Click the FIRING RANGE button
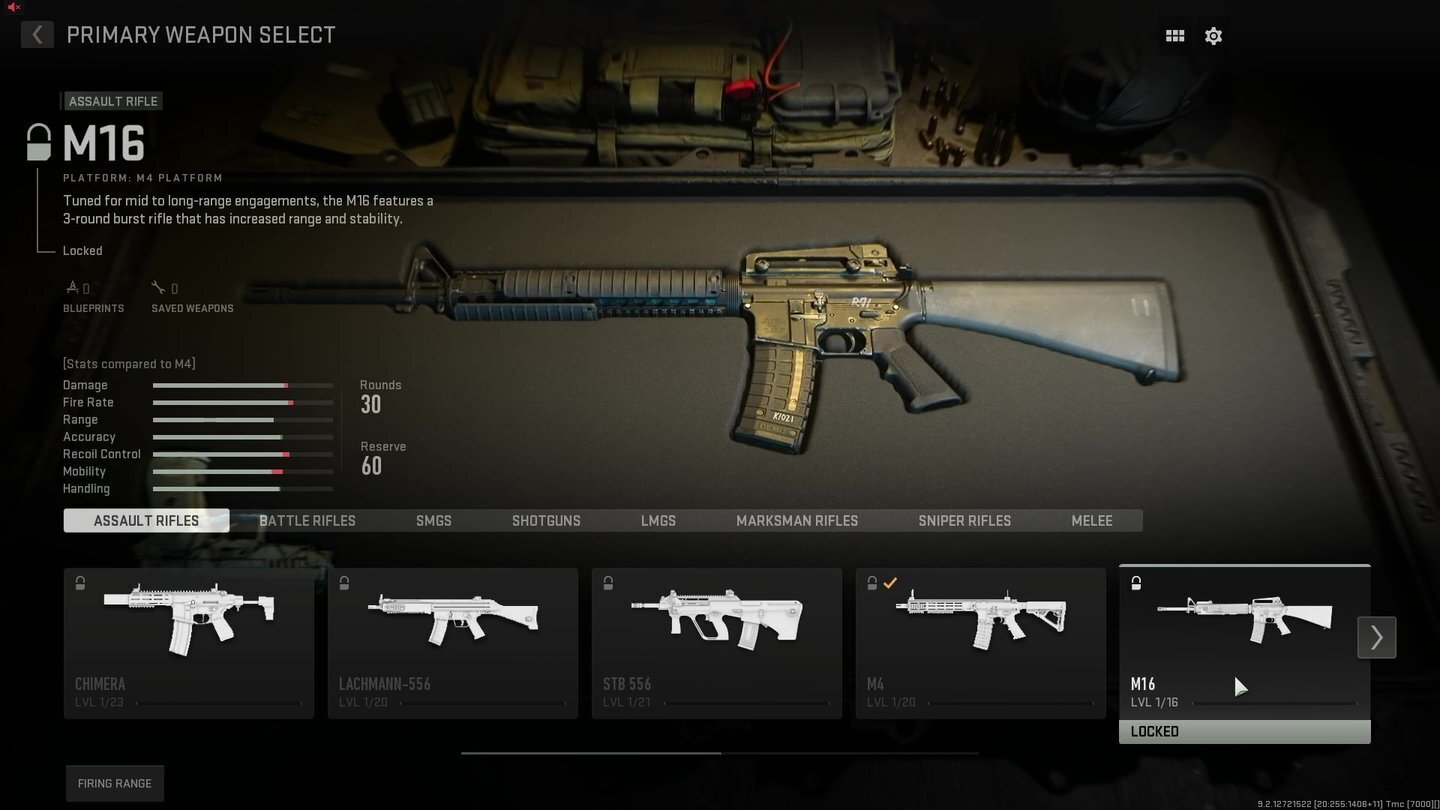 (114, 783)
